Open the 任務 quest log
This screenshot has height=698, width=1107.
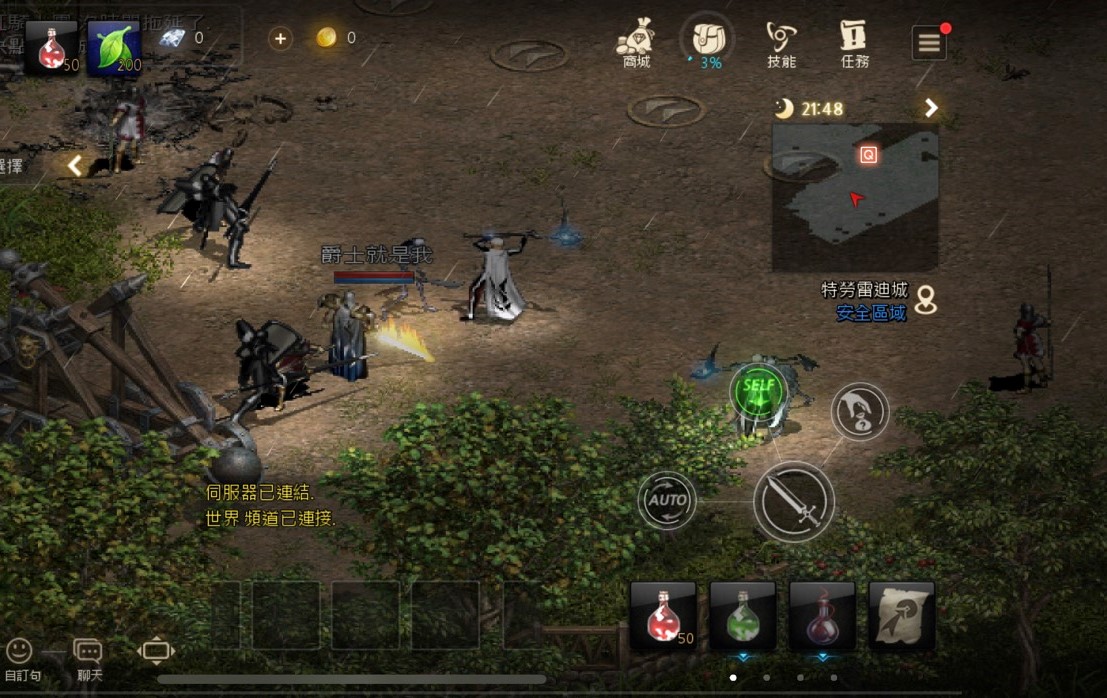854,44
